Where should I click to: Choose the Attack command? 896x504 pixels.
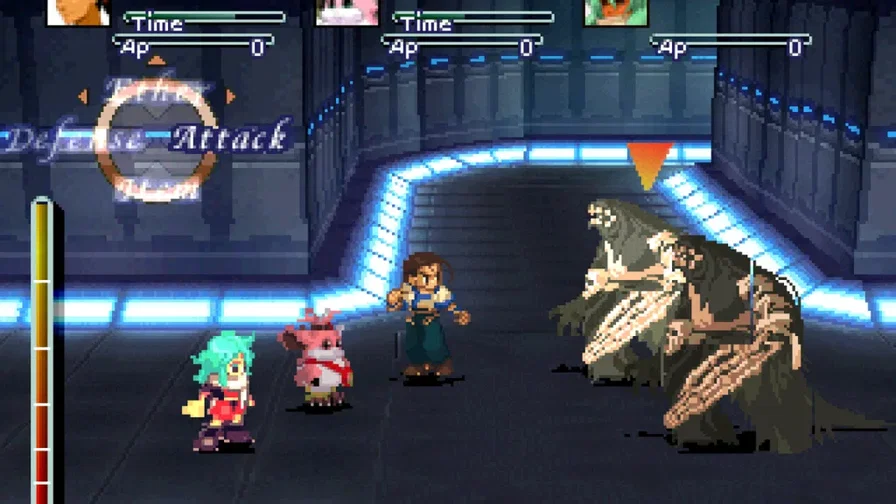232,137
